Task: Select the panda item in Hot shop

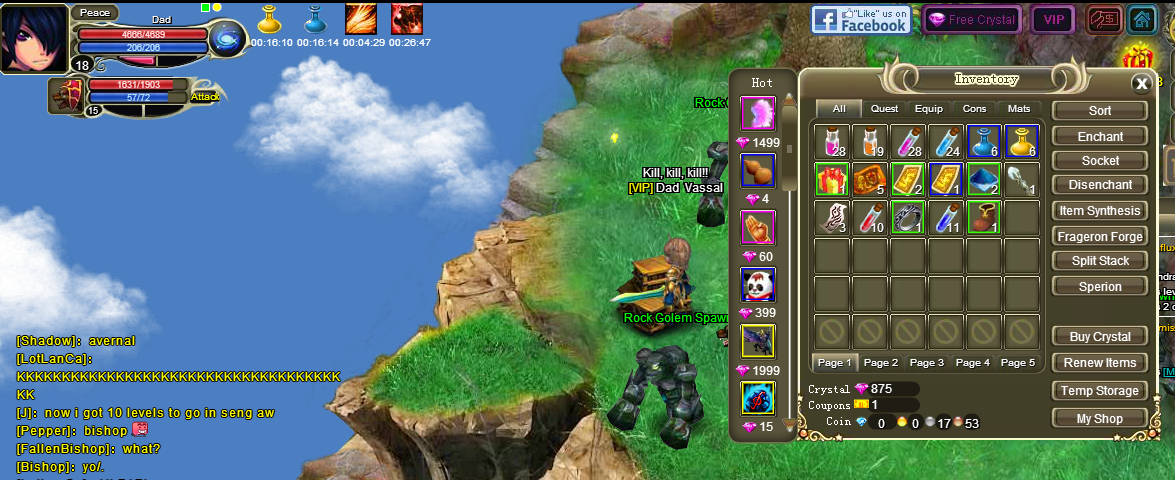Action: tap(757, 285)
